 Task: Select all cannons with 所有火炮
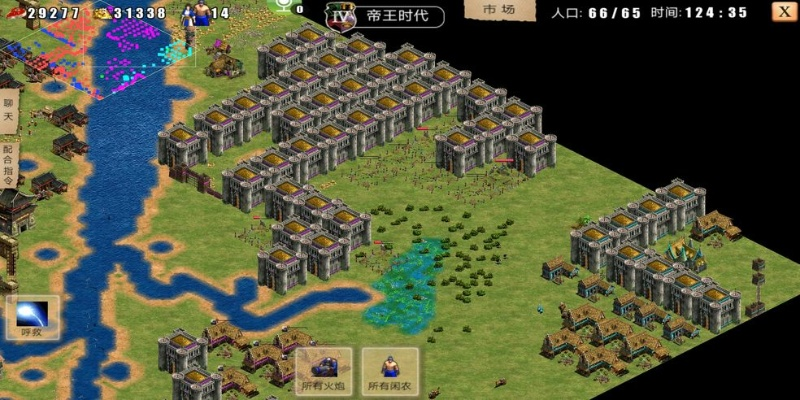click(323, 371)
